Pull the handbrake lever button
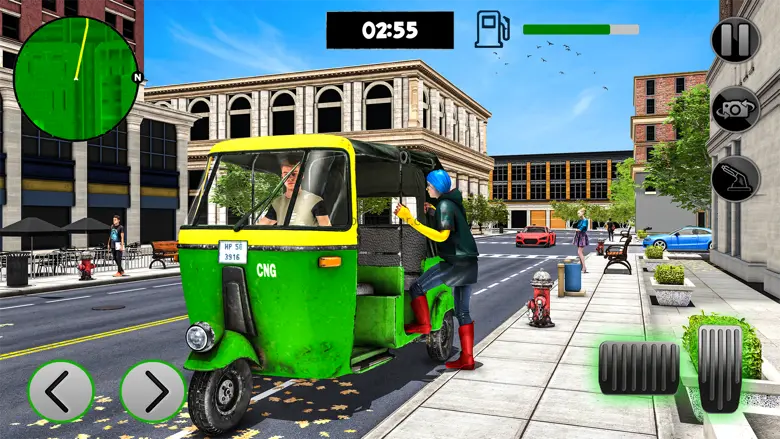Viewport: 780px width, 439px height. [x=735, y=178]
